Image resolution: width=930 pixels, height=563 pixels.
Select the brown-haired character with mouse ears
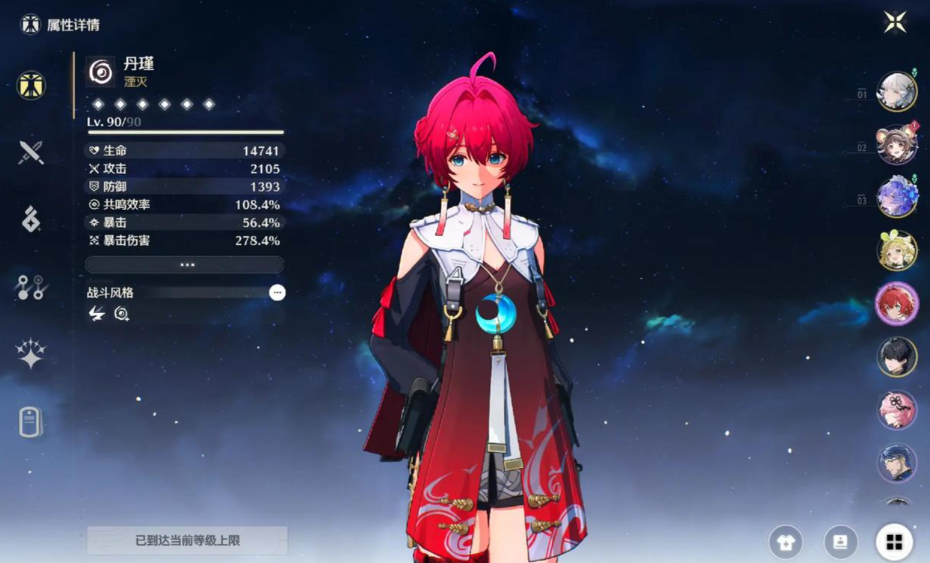pyautogui.click(x=896, y=146)
